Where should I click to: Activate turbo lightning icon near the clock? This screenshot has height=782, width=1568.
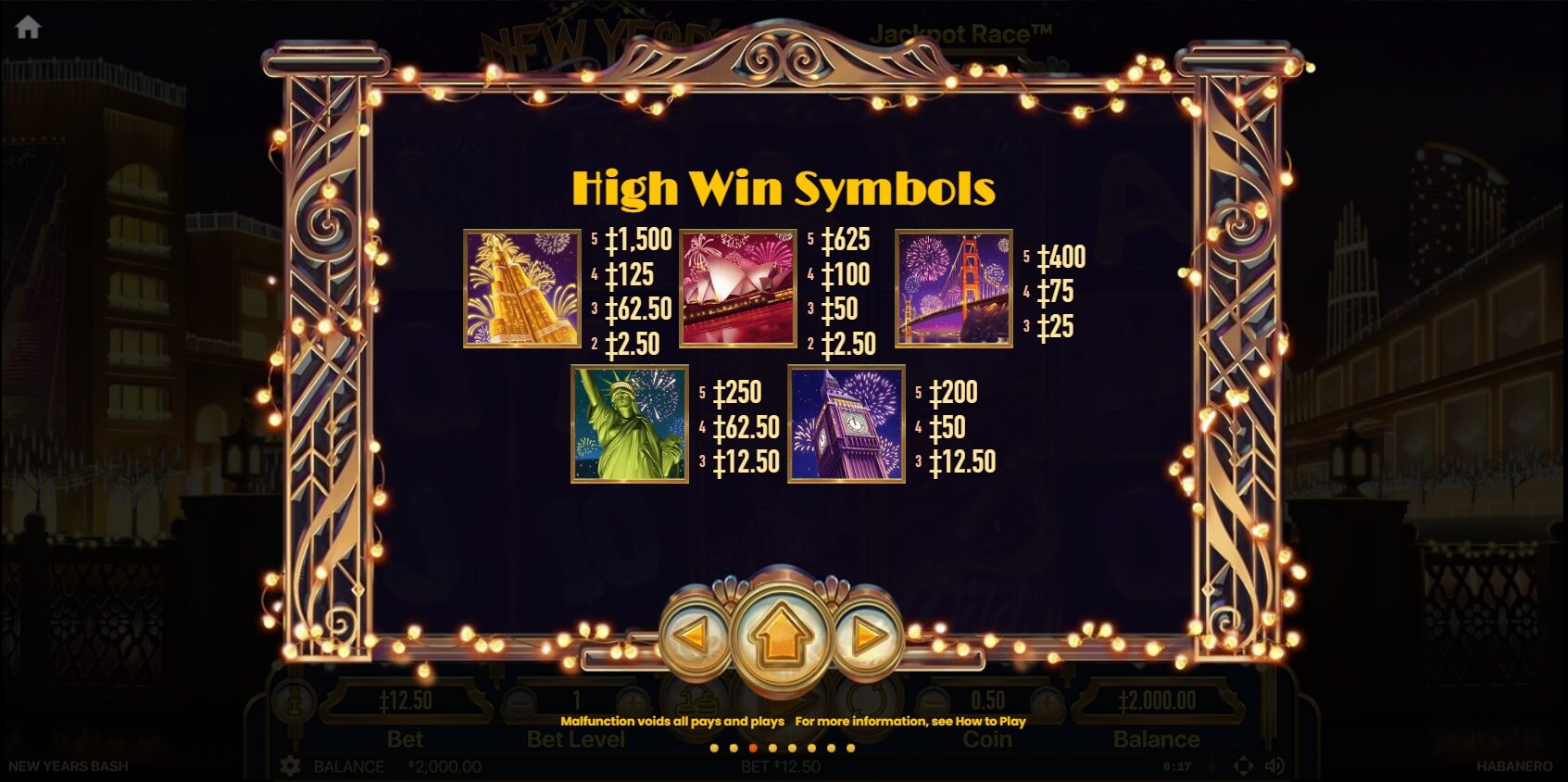pyautogui.click(x=1210, y=766)
